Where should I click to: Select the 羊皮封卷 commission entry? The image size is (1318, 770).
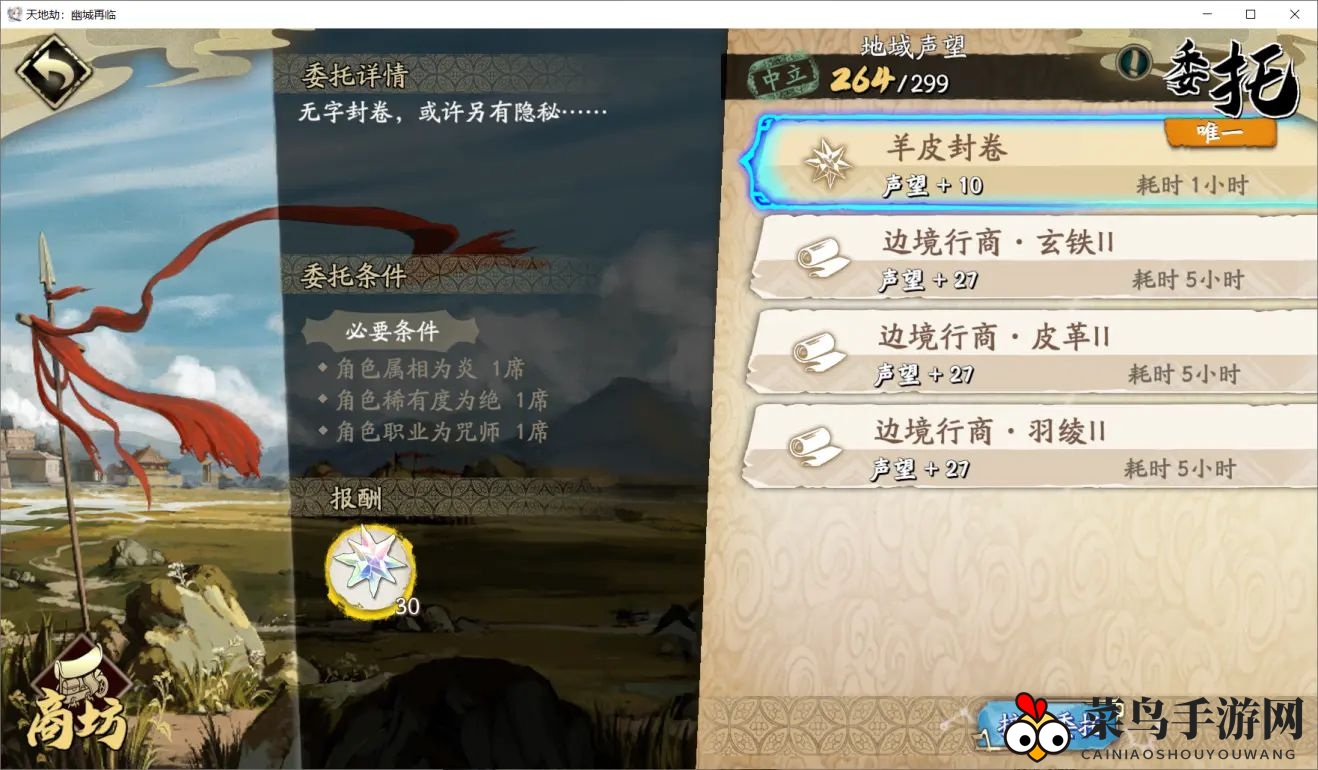click(x=1030, y=163)
